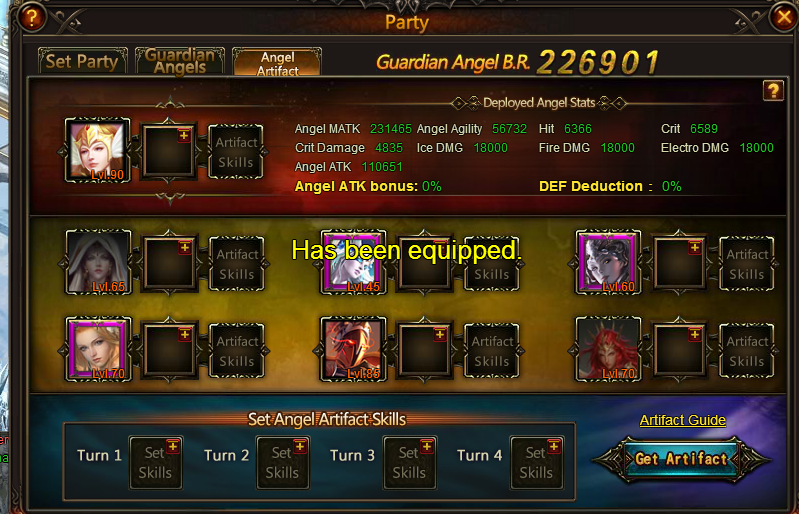
Task: Open Artifact Skills for the Lvl.65 angel
Action: (x=236, y=264)
